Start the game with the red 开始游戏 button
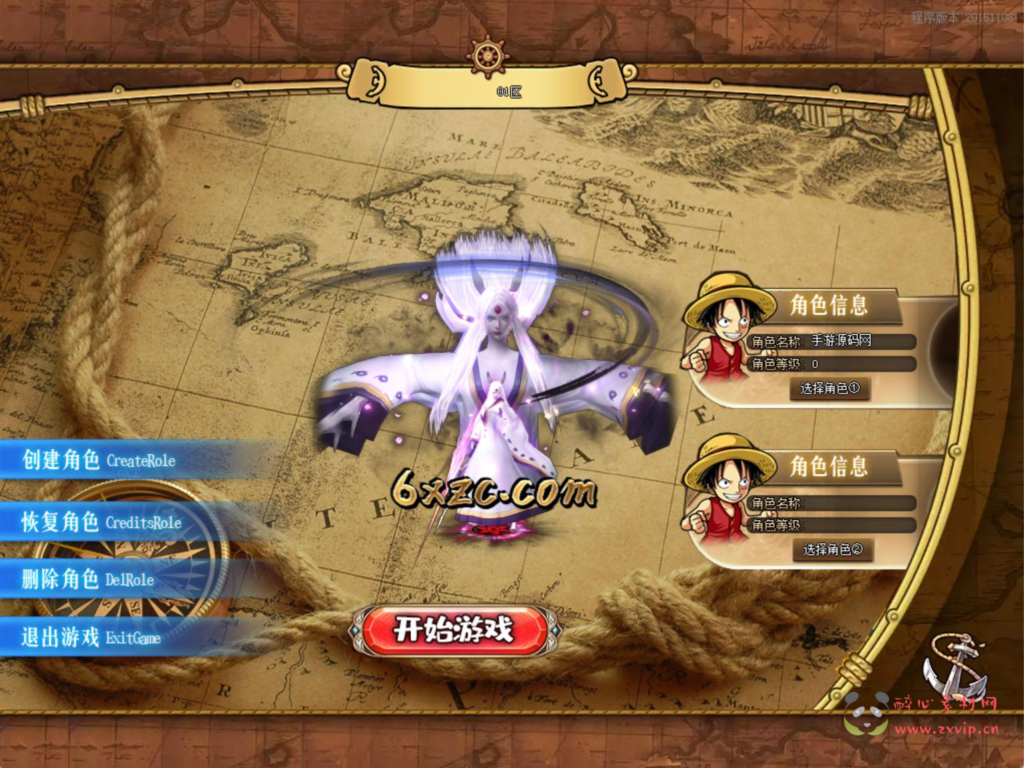 tap(454, 630)
